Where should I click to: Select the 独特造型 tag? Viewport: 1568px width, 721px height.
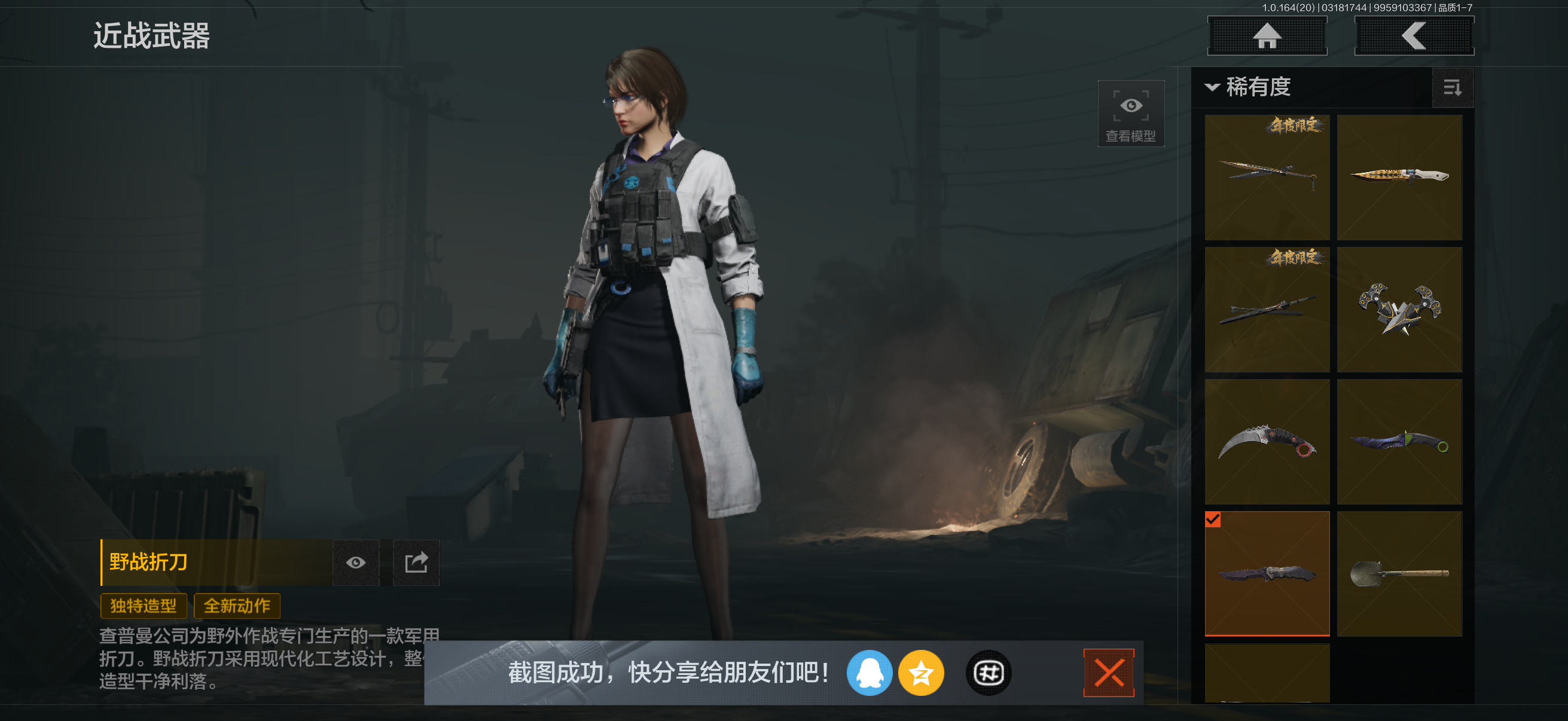[x=143, y=606]
